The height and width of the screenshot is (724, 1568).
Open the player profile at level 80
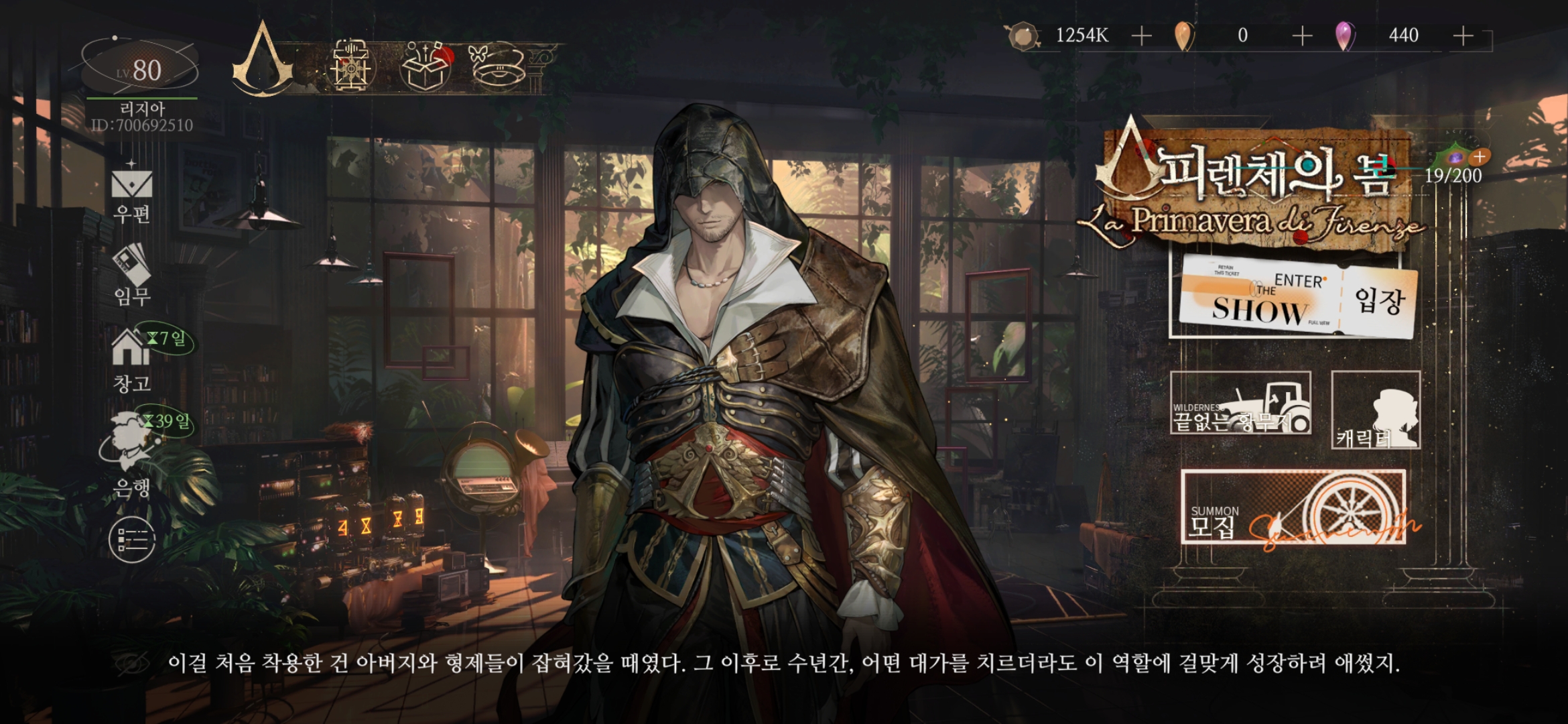coord(141,70)
